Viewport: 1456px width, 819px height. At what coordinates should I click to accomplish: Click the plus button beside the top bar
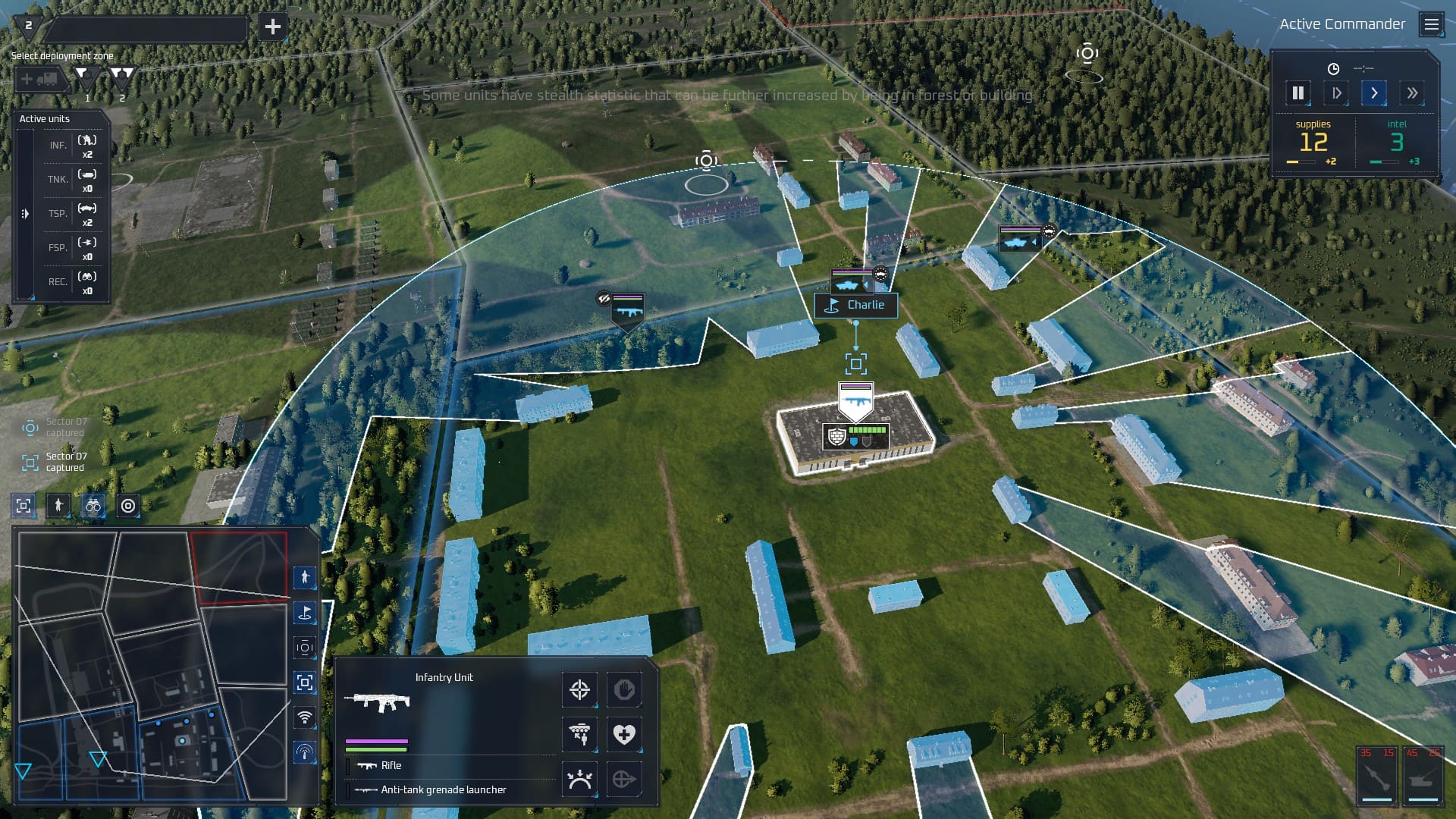(x=272, y=27)
